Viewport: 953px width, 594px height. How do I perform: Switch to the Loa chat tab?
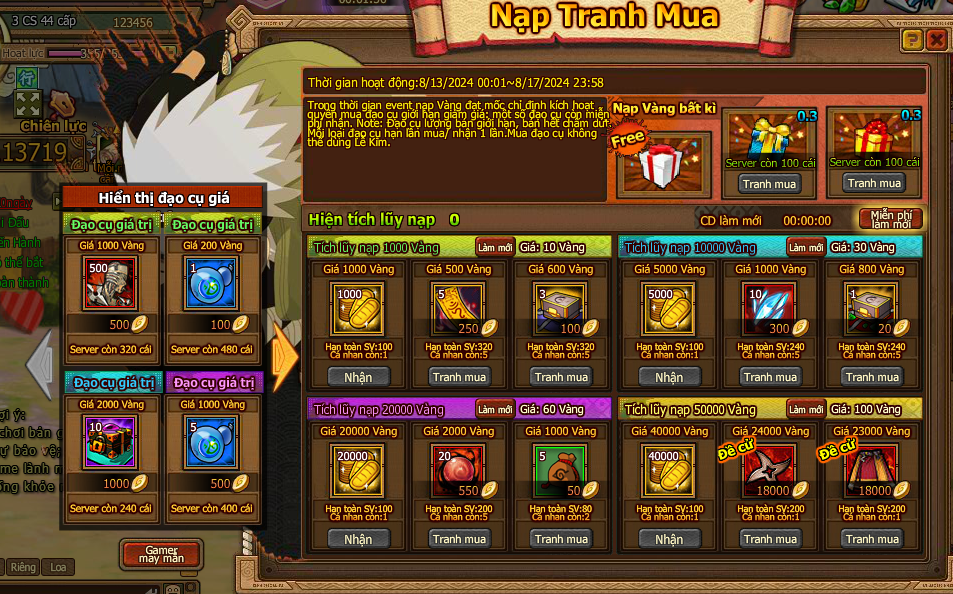[59, 567]
